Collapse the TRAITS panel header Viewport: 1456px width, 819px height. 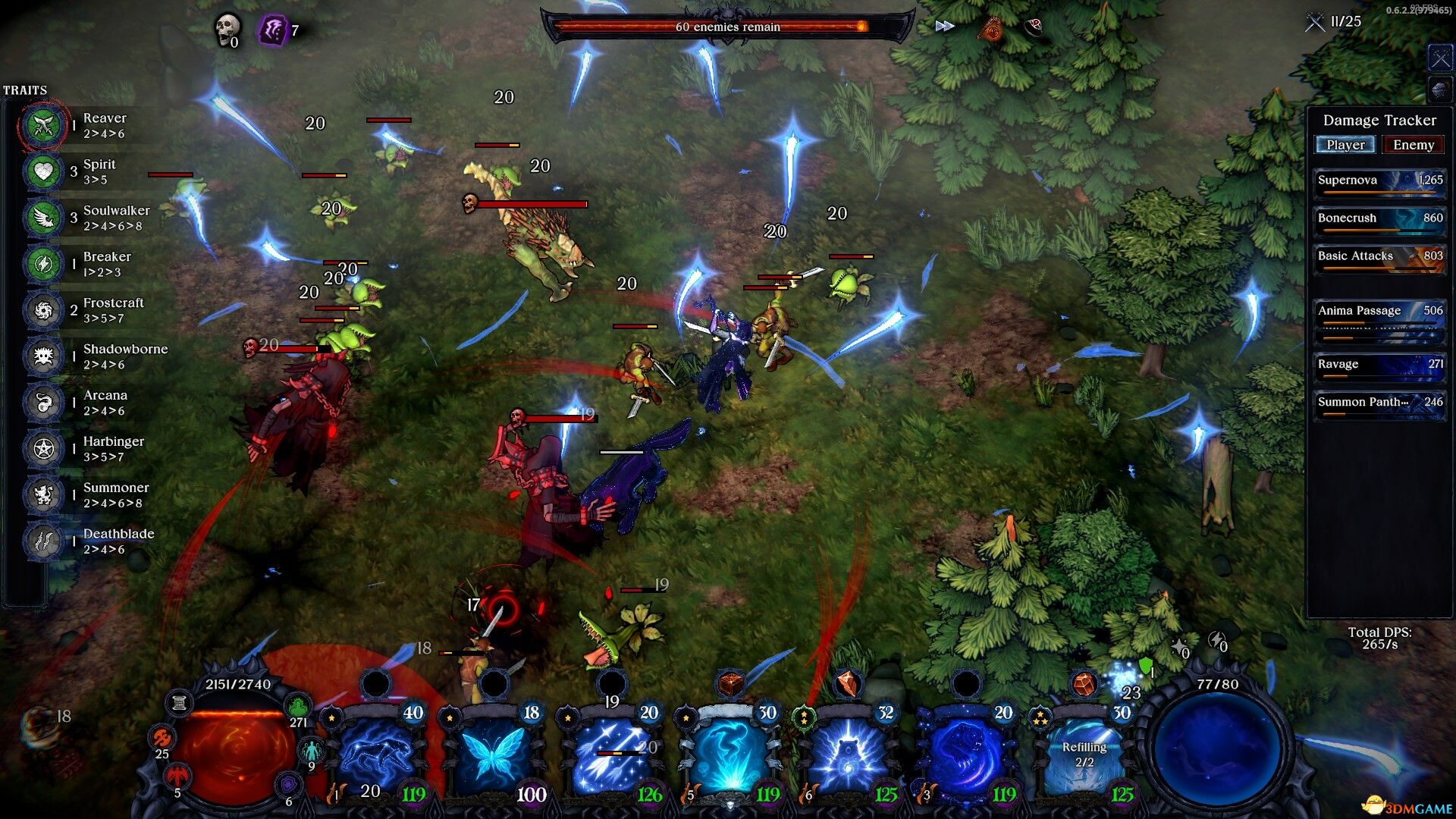pyautogui.click(x=25, y=89)
